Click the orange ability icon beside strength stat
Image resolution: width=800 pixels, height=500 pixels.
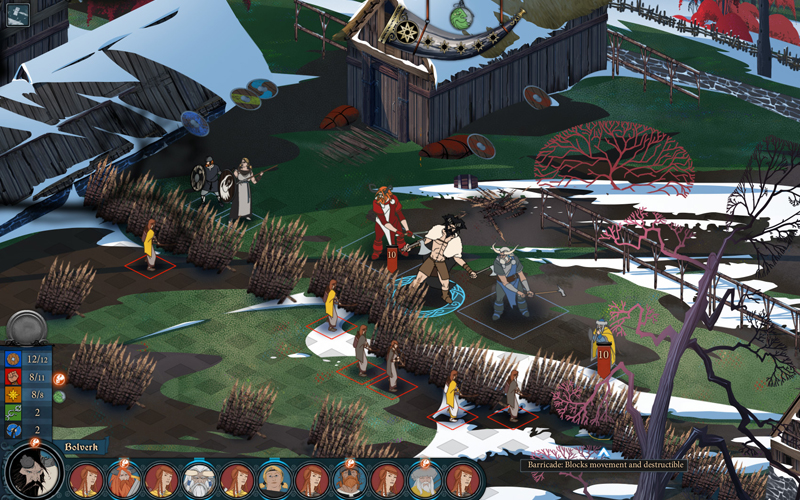(59, 379)
